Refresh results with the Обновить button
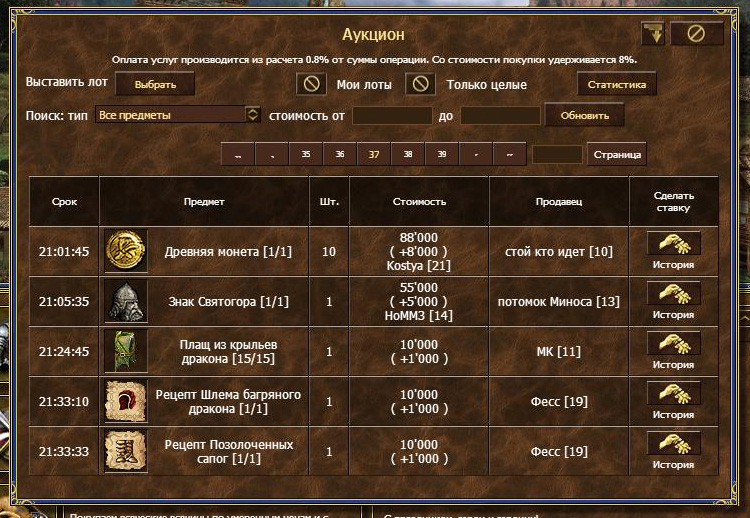 point(584,115)
